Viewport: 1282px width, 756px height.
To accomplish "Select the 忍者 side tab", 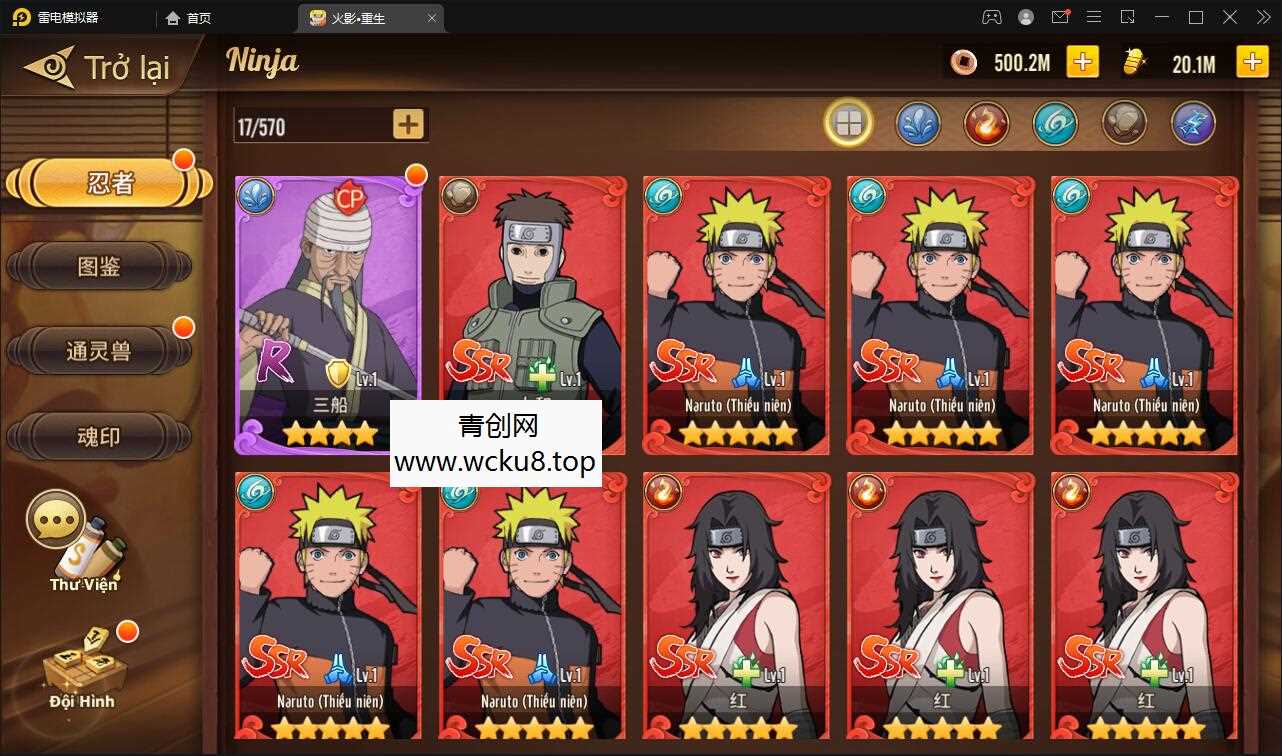I will [x=110, y=184].
